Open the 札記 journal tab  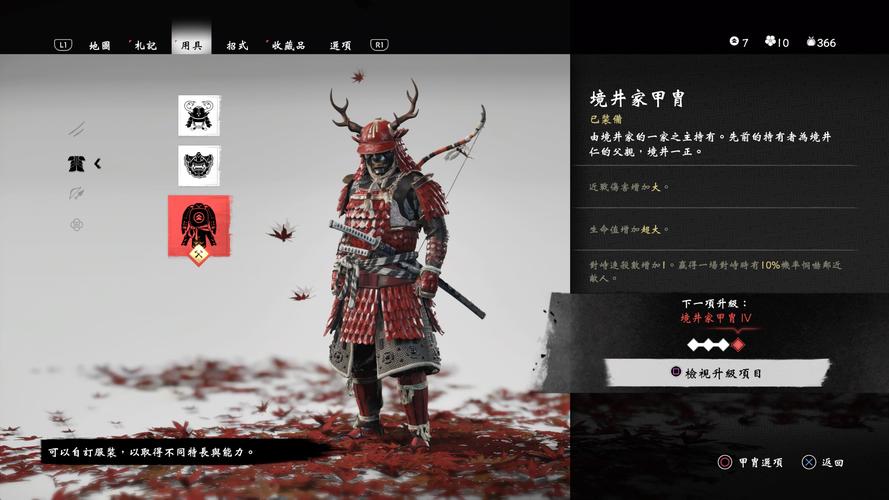tap(145, 45)
